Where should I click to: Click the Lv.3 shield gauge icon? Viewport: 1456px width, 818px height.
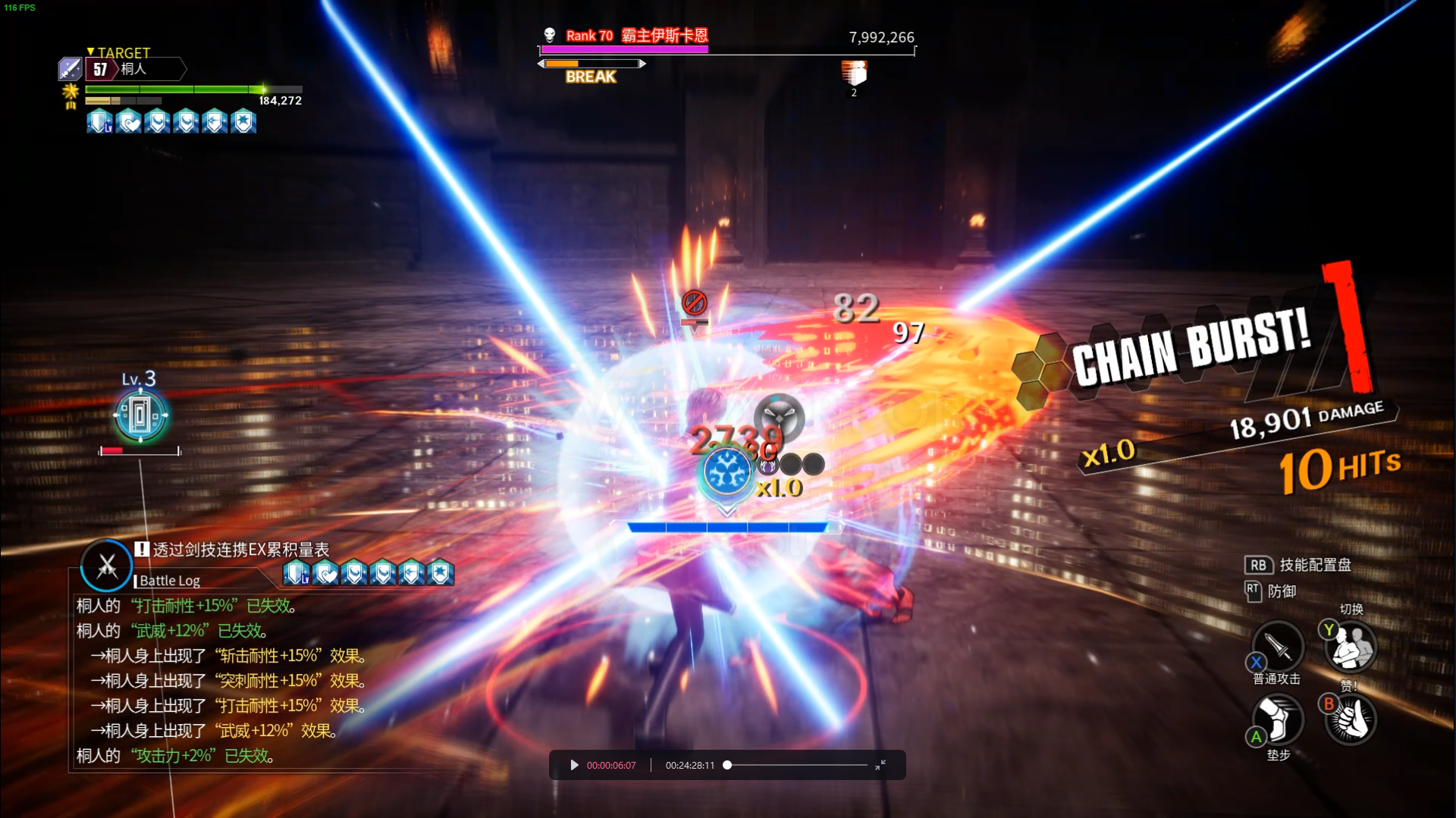click(140, 415)
